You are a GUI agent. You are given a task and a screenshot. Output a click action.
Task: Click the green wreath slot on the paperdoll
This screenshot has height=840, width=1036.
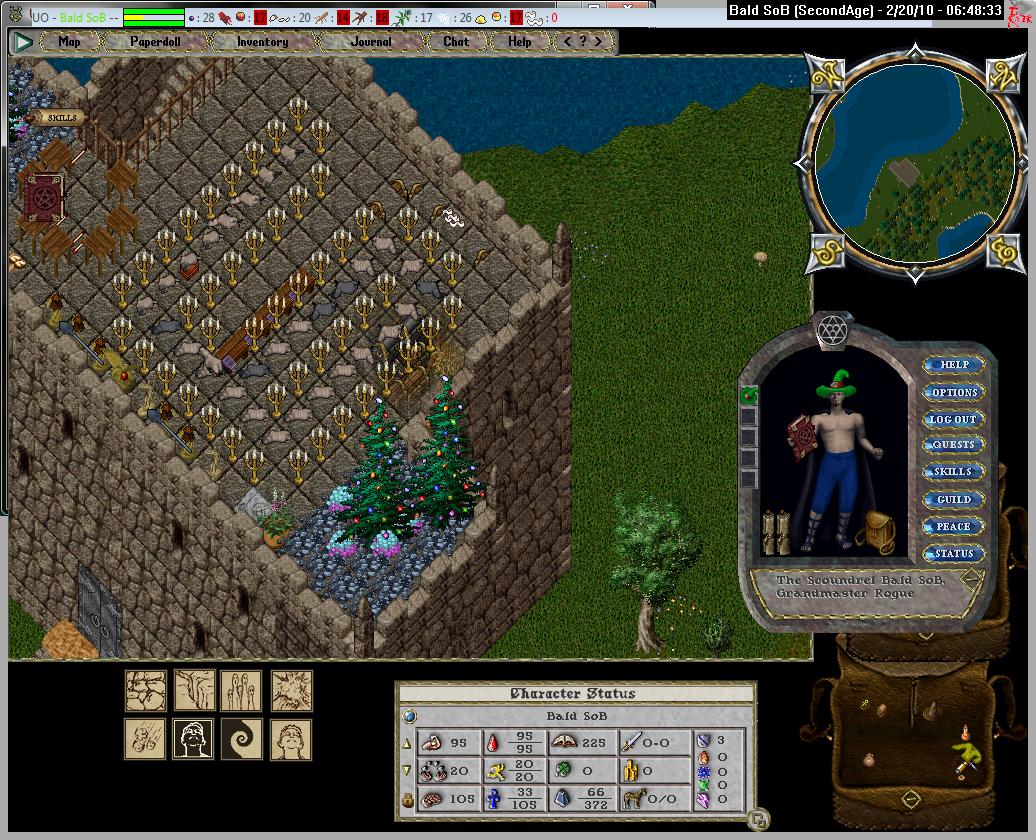[x=748, y=396]
